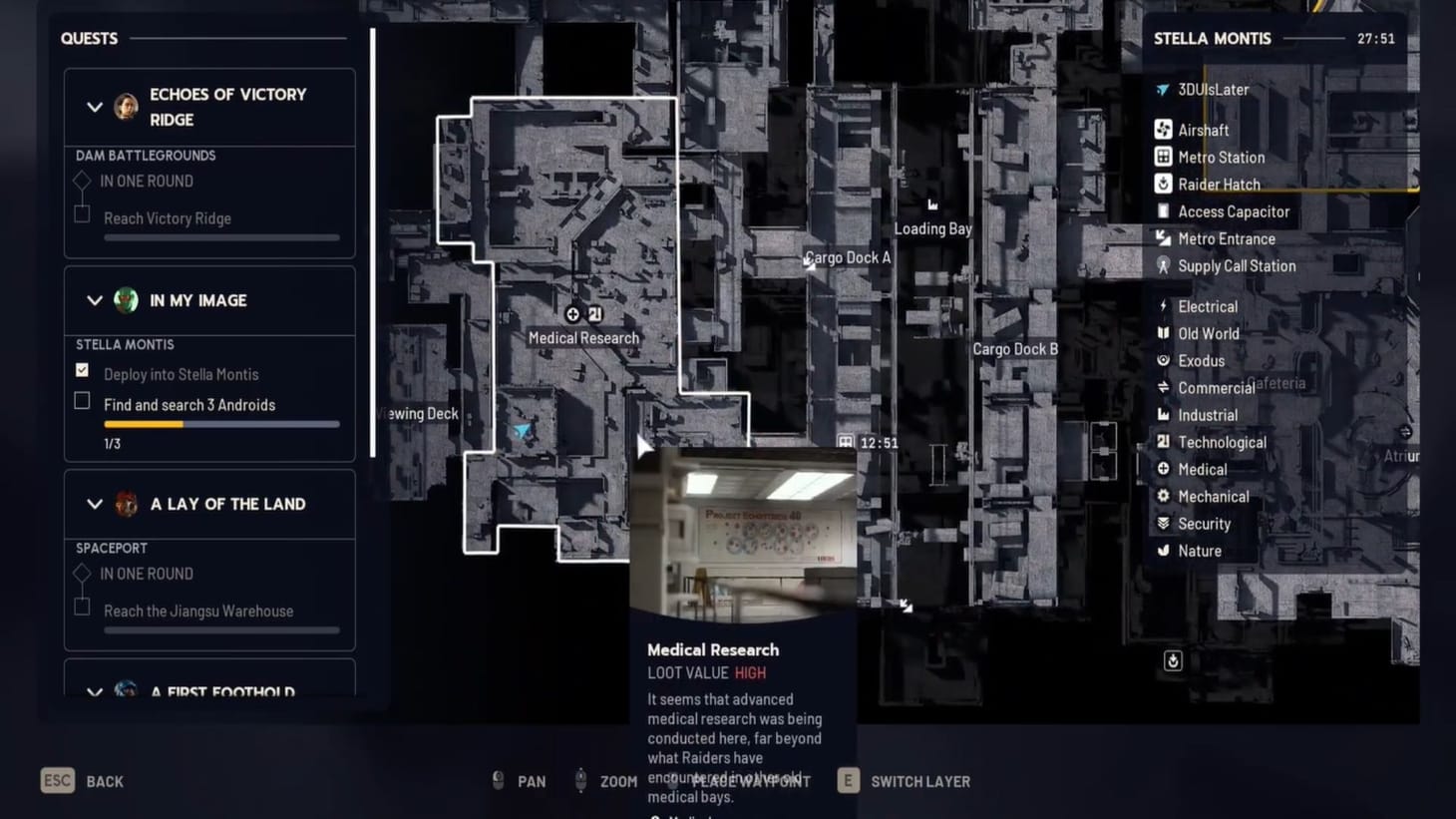
Task: Click the Nature leaf icon in the legend
Action: tap(1164, 550)
